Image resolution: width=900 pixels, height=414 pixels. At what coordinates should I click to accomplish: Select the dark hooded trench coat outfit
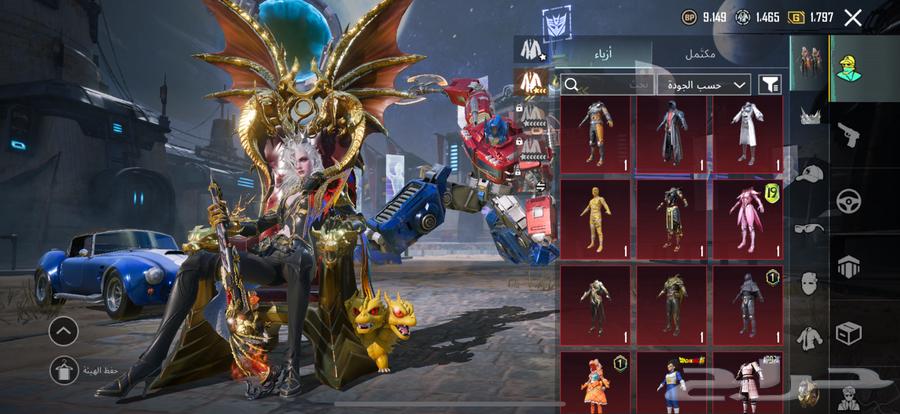click(x=672, y=133)
